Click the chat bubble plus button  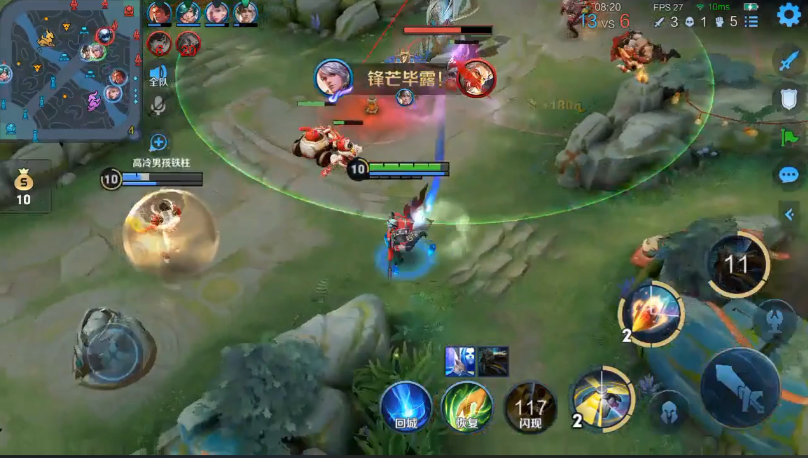[158, 142]
